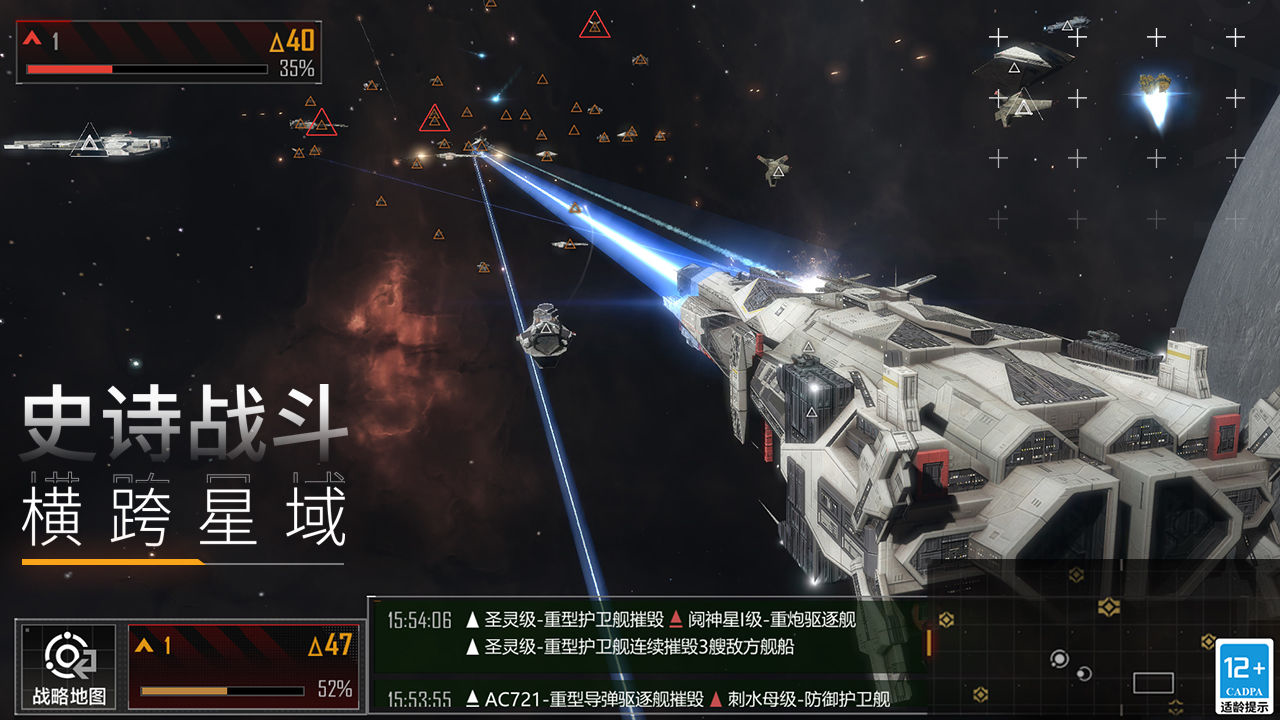Toggle the red enemy fleet arrow indicator
The width and height of the screenshot is (1280, 720).
(30, 37)
